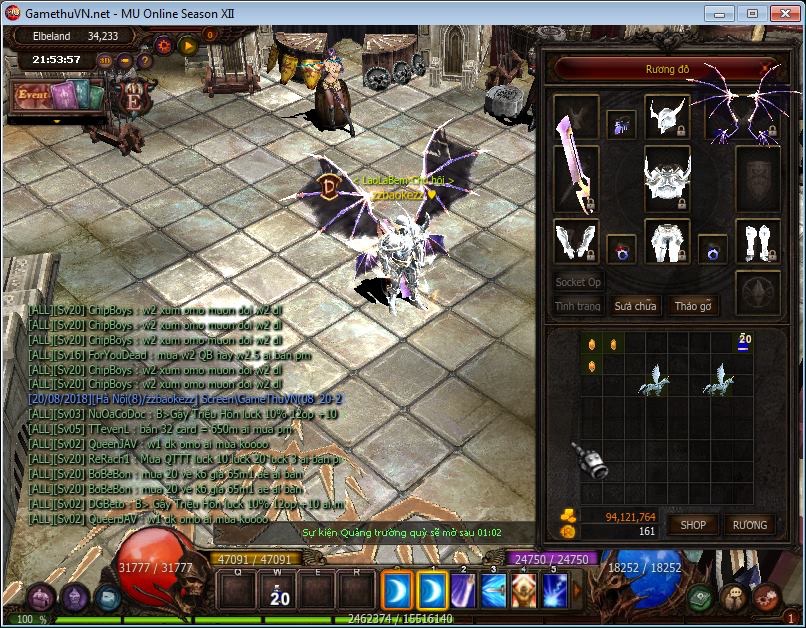Click the Sửa chữa repair button

pyautogui.click(x=635, y=306)
